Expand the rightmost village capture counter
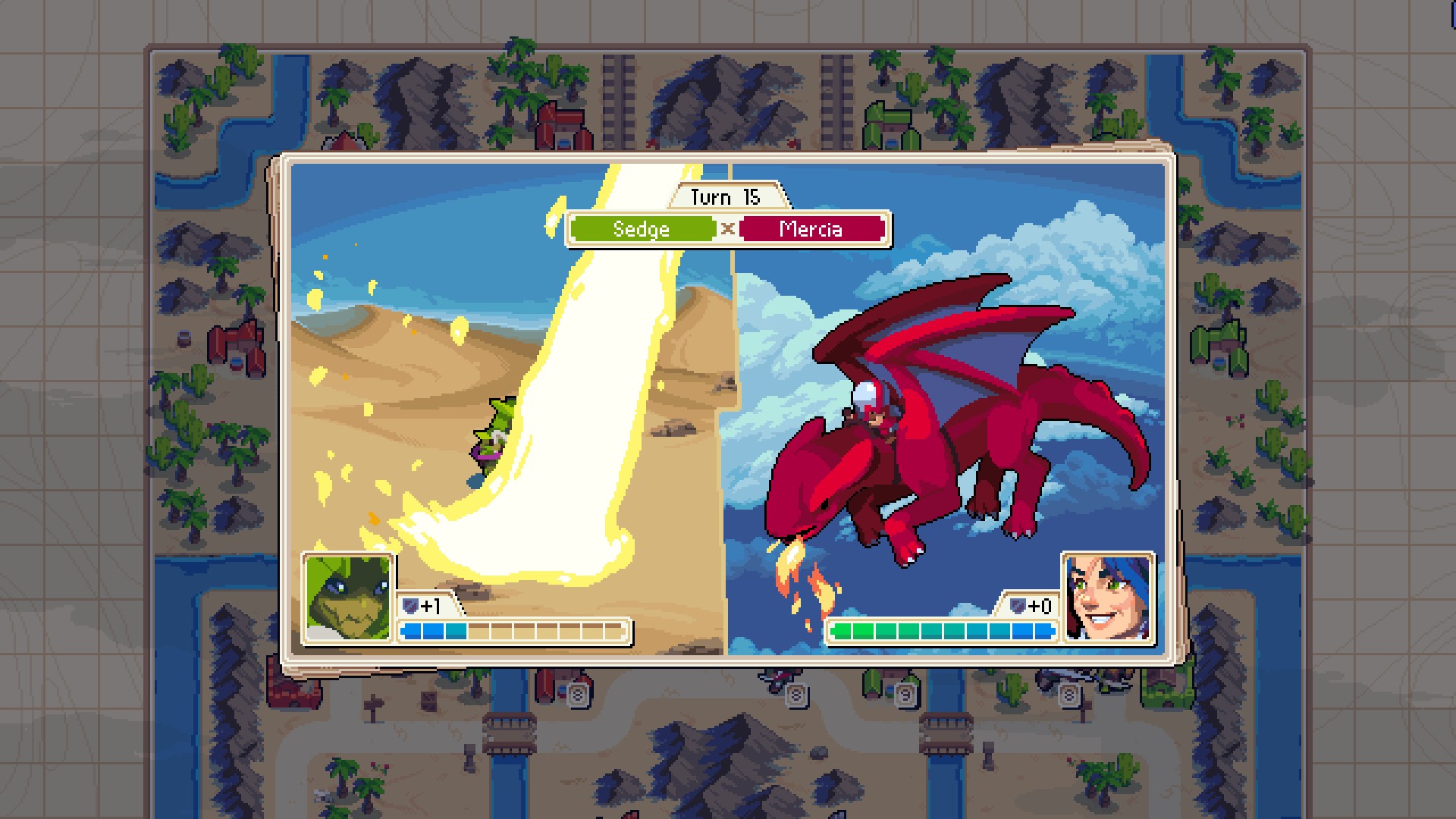 (x=1068, y=694)
